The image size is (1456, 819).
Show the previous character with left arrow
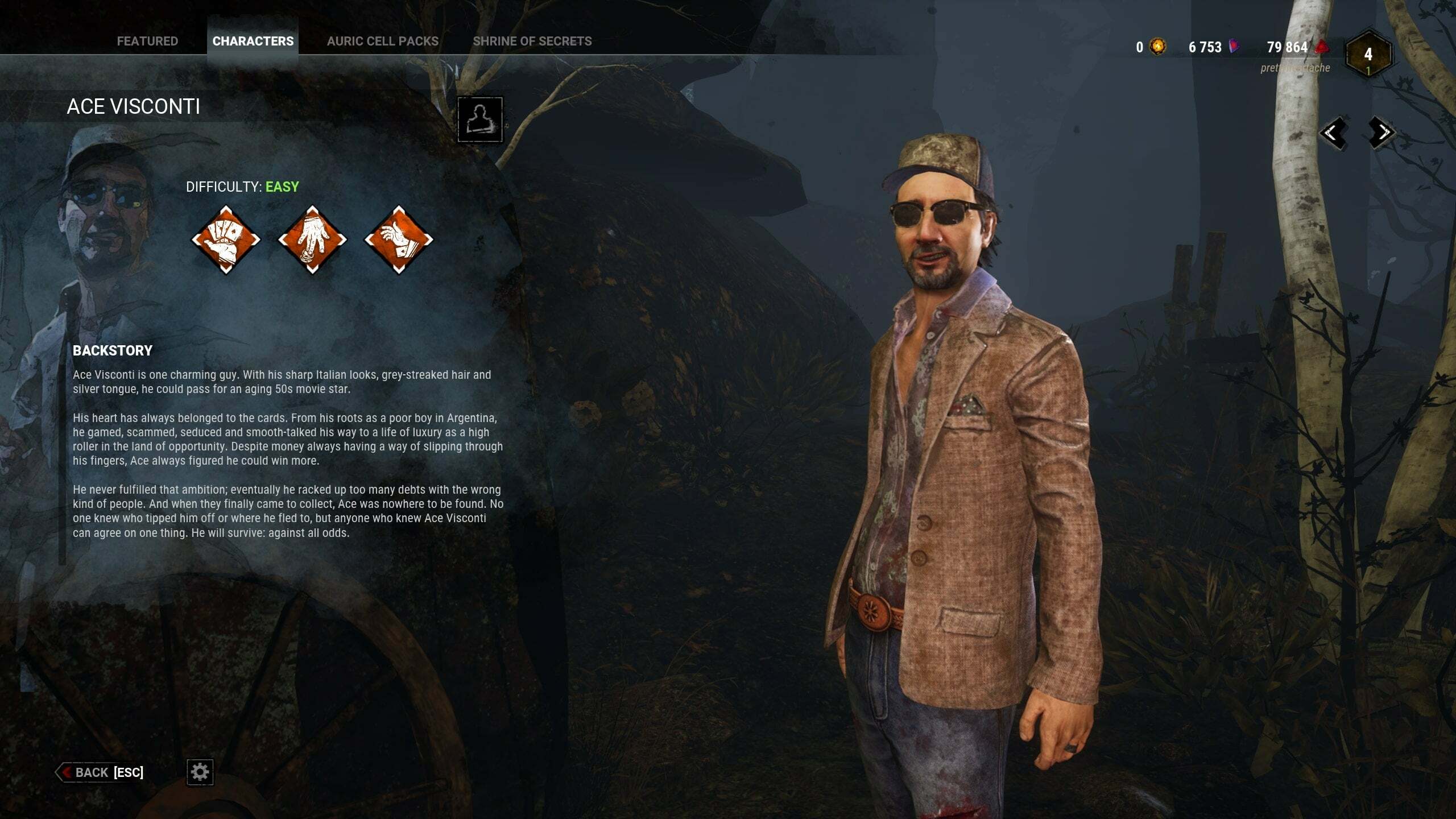click(1333, 133)
